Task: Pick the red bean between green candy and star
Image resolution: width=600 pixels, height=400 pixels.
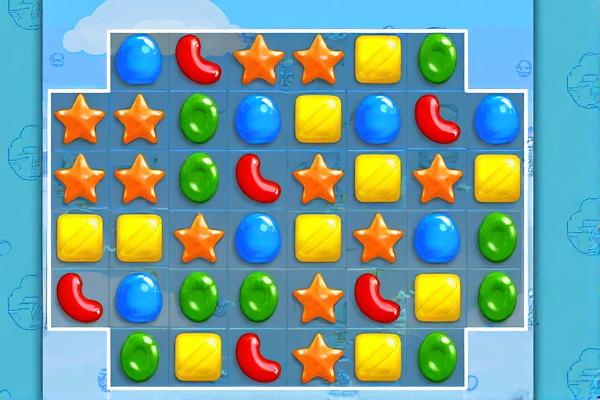Action: tap(258, 178)
